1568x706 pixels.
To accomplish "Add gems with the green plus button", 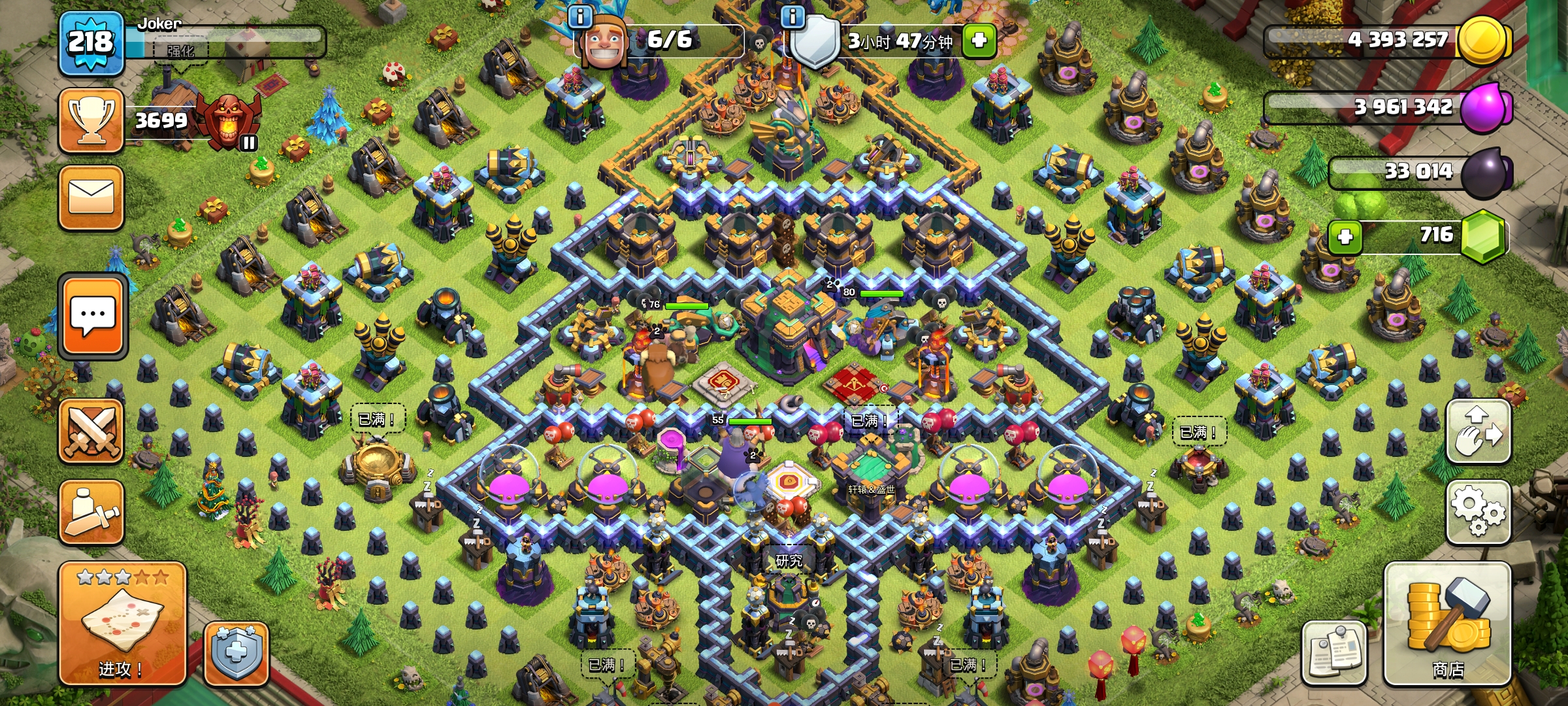I will pos(1345,237).
